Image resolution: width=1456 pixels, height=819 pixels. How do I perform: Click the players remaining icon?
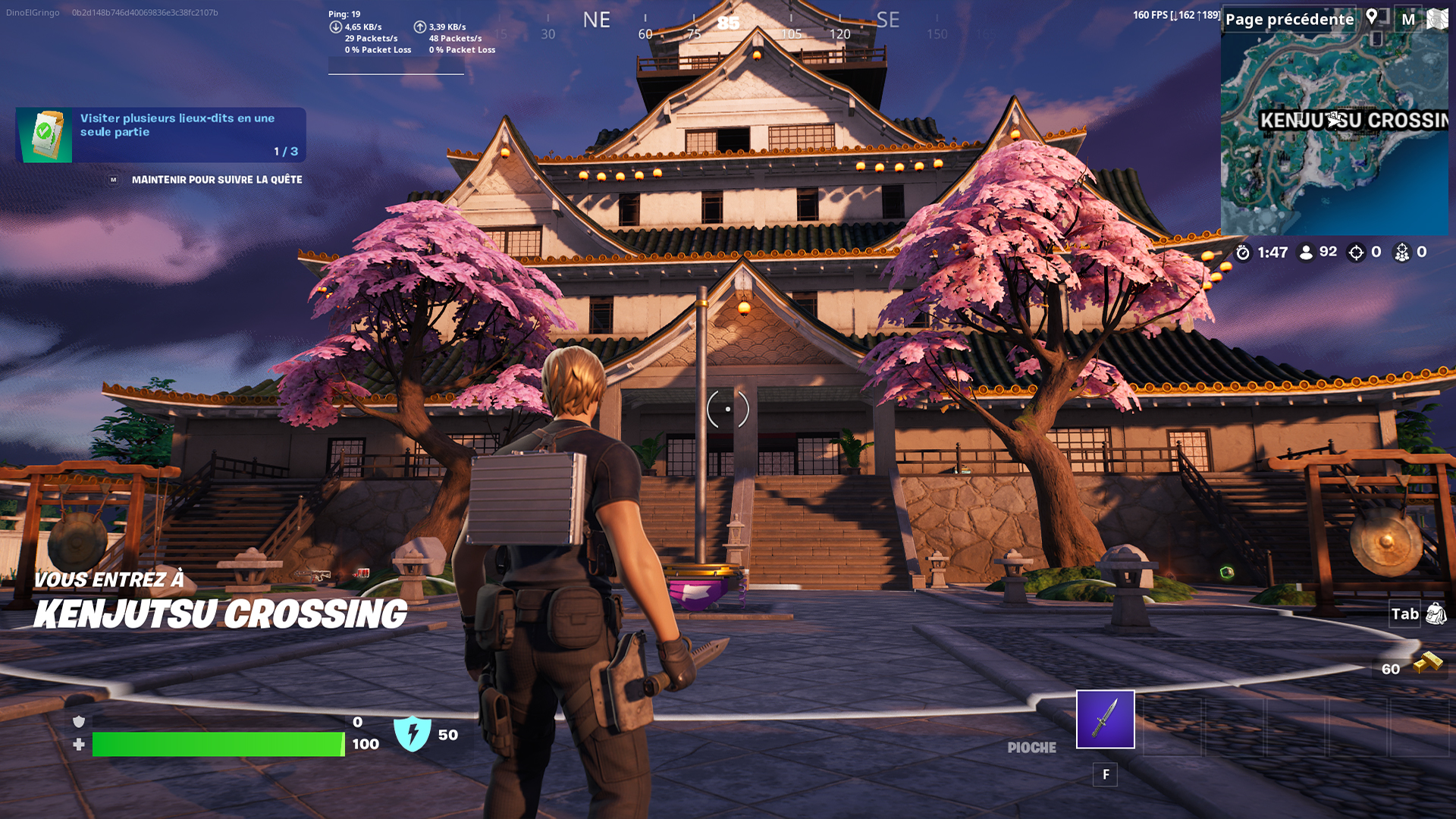[x=1306, y=253]
